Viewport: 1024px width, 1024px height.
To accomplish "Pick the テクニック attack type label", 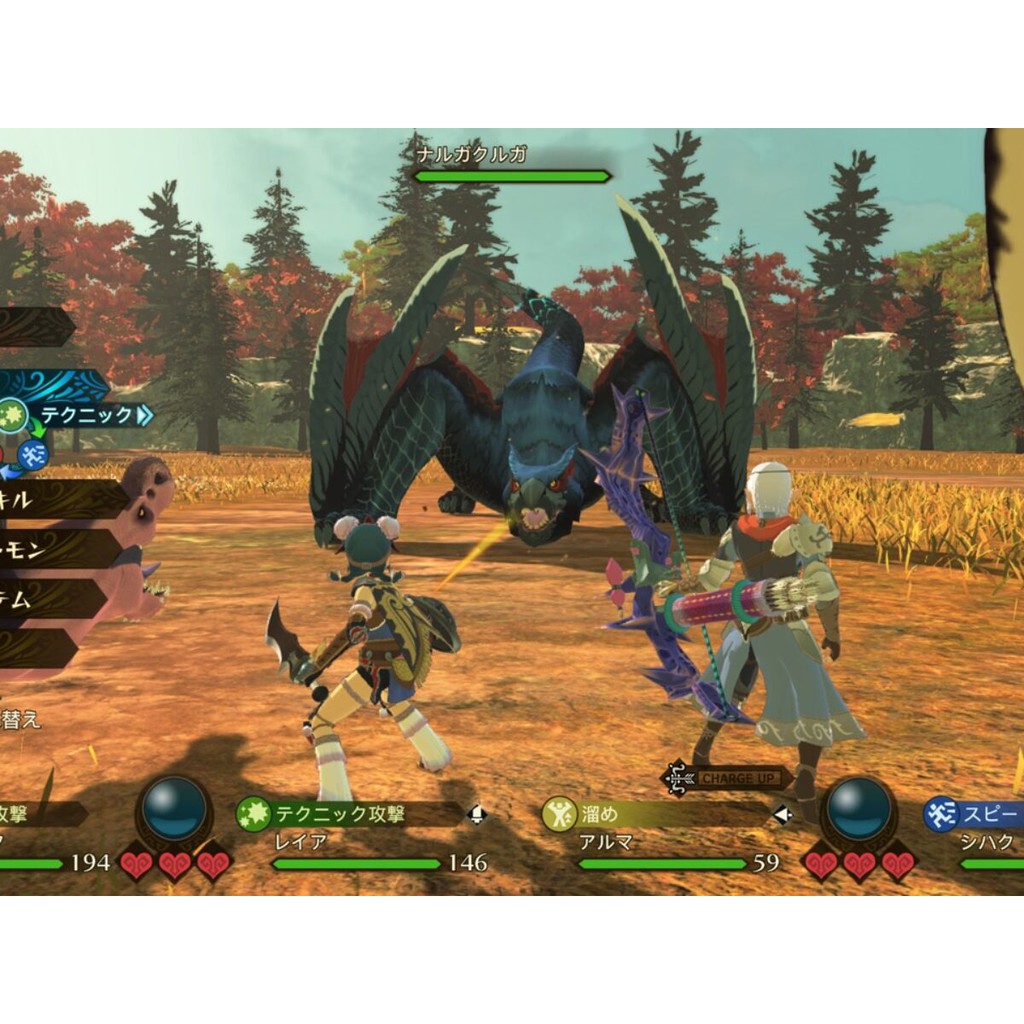I will click(x=90, y=414).
